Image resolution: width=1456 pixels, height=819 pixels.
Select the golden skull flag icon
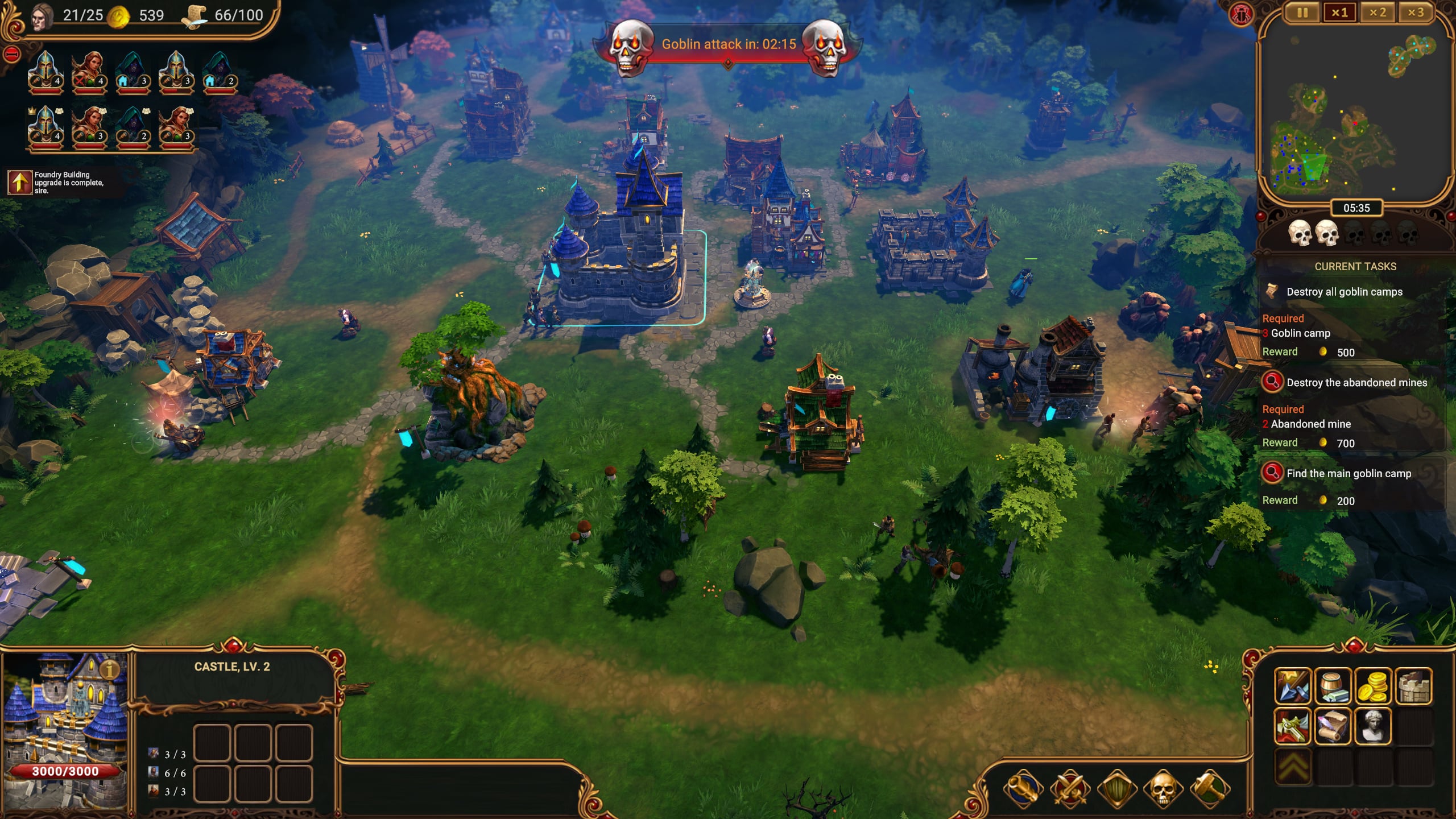[1163, 789]
